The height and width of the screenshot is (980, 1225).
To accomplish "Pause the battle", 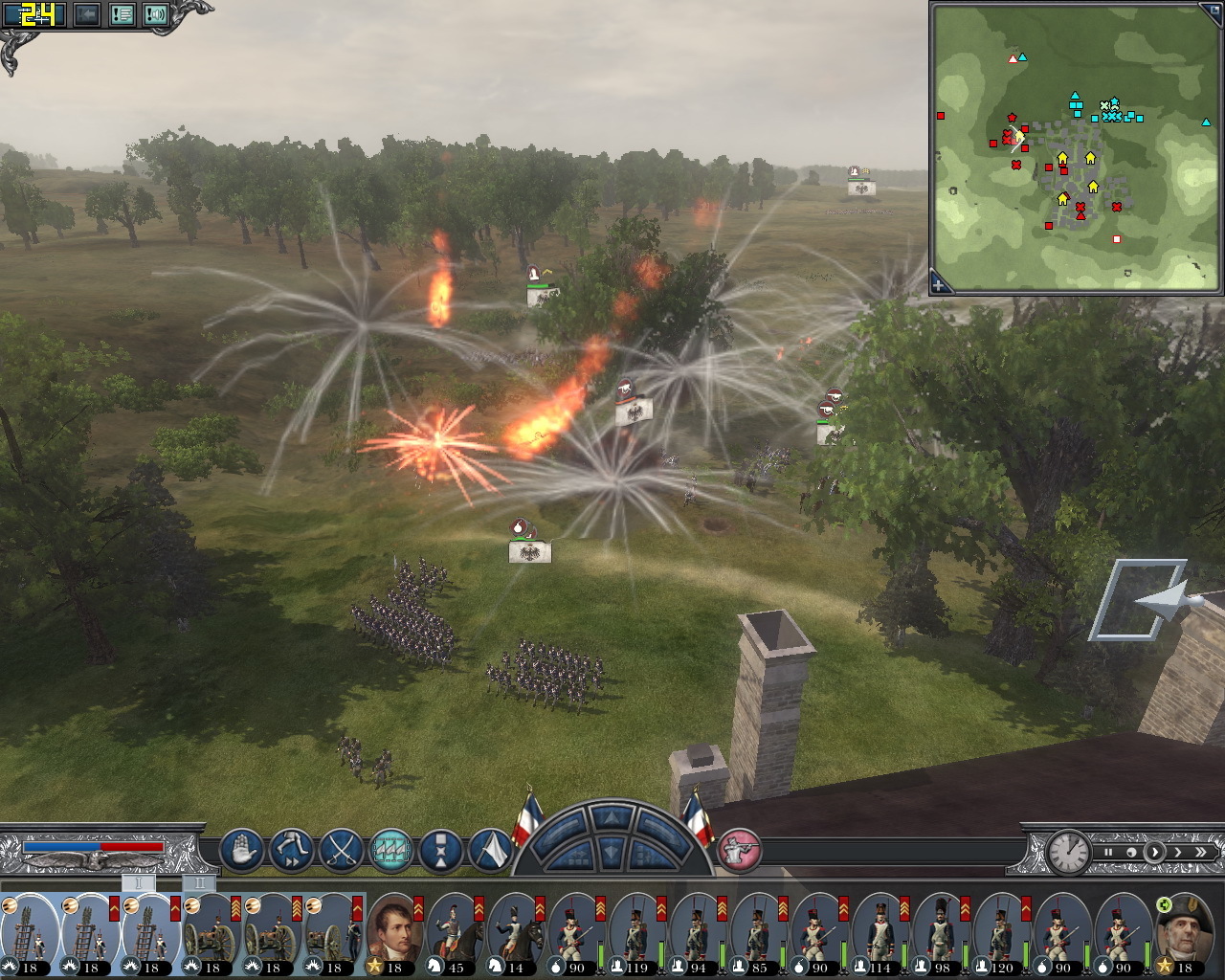I will point(1108,852).
